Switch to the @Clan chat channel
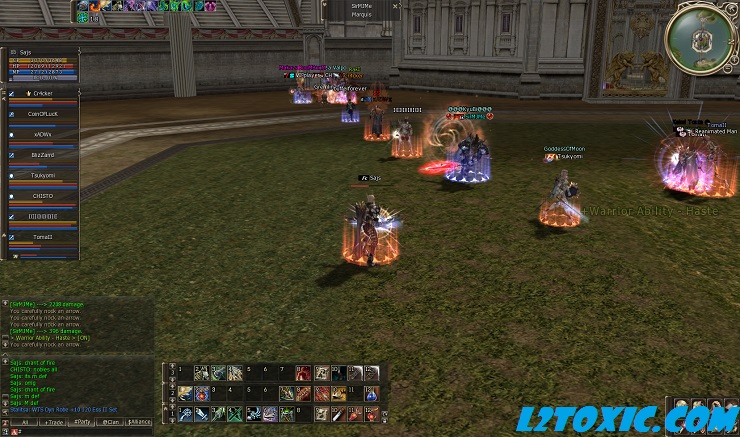The height and width of the screenshot is (437, 740). tap(110, 423)
